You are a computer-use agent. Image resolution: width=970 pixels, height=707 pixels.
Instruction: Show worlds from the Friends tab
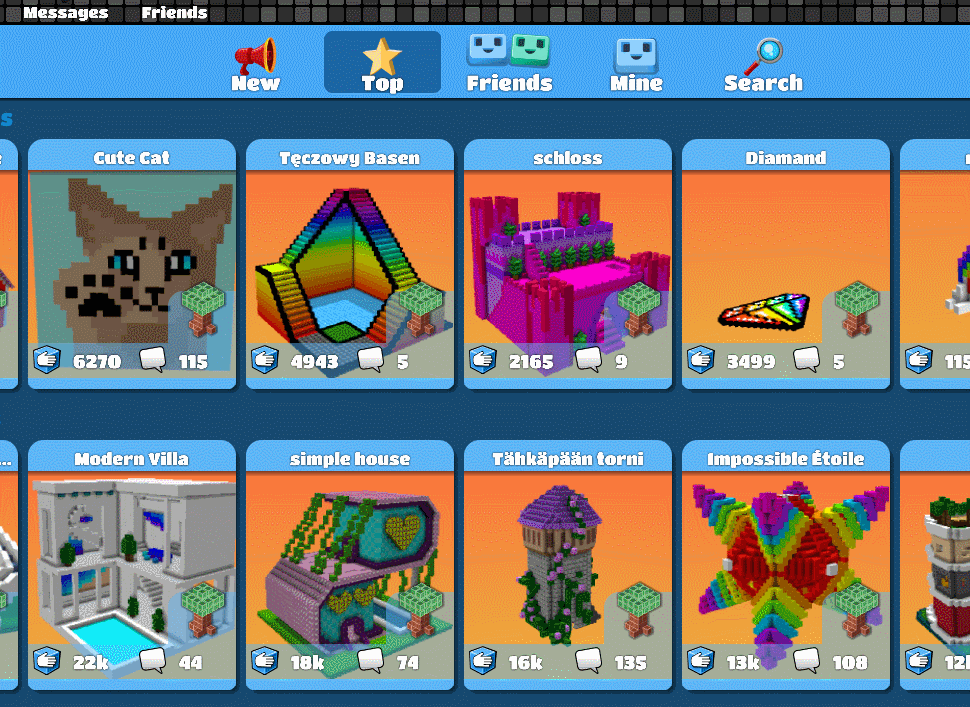click(x=509, y=64)
